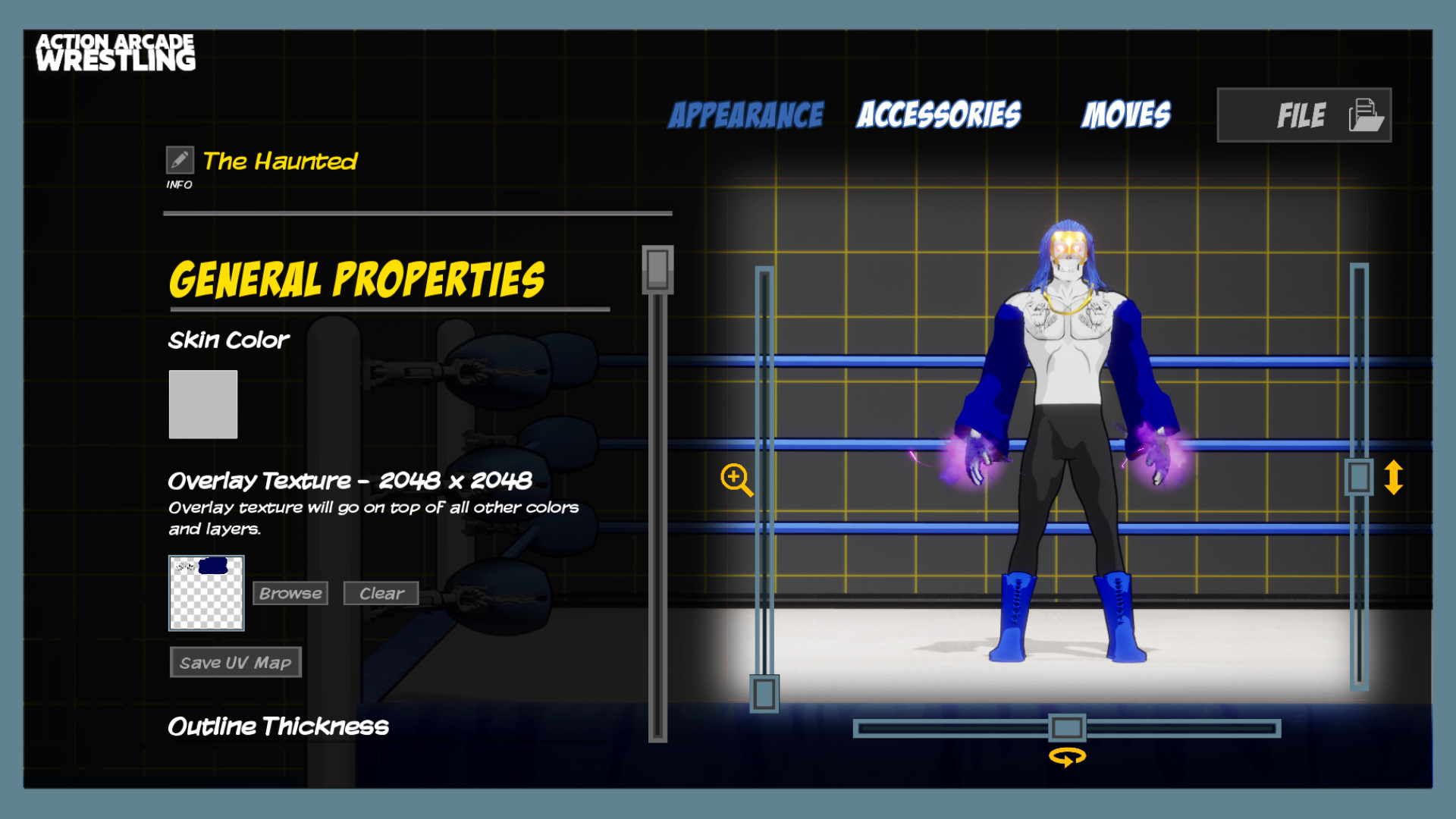Image resolution: width=1456 pixels, height=819 pixels.
Task: Switch to the Accessories tab
Action: (x=939, y=115)
